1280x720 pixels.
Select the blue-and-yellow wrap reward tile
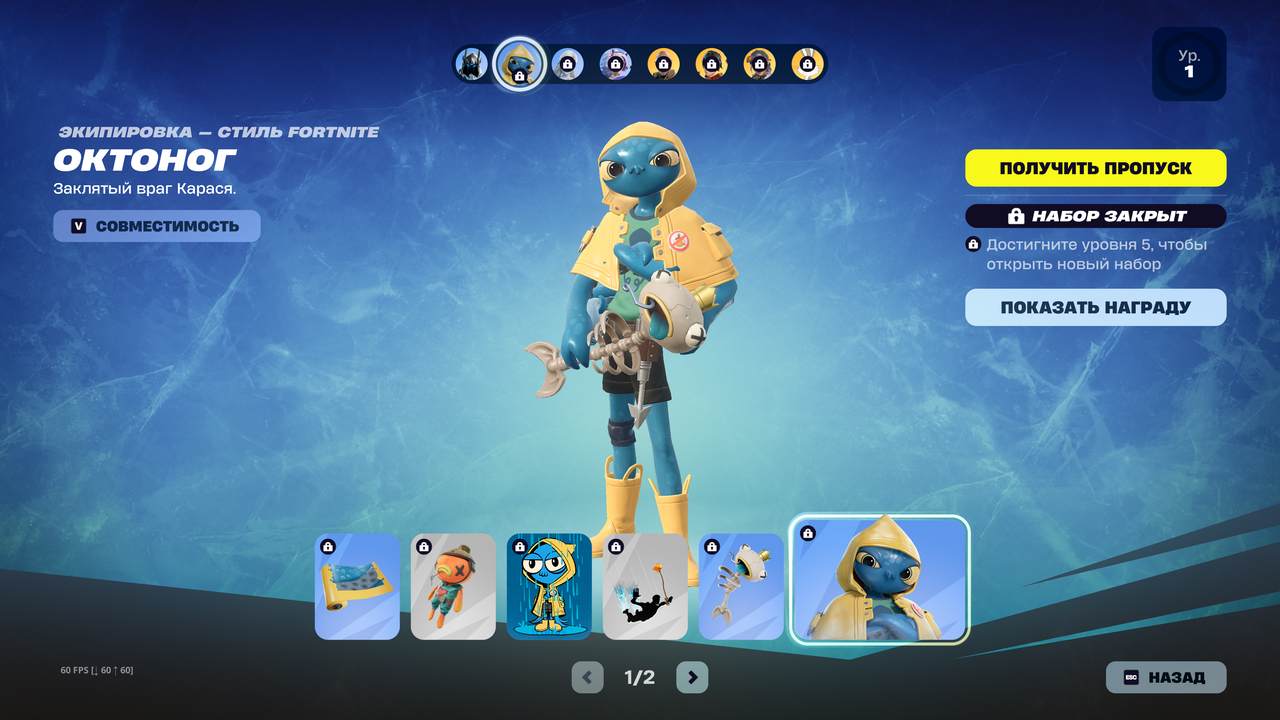pos(357,586)
